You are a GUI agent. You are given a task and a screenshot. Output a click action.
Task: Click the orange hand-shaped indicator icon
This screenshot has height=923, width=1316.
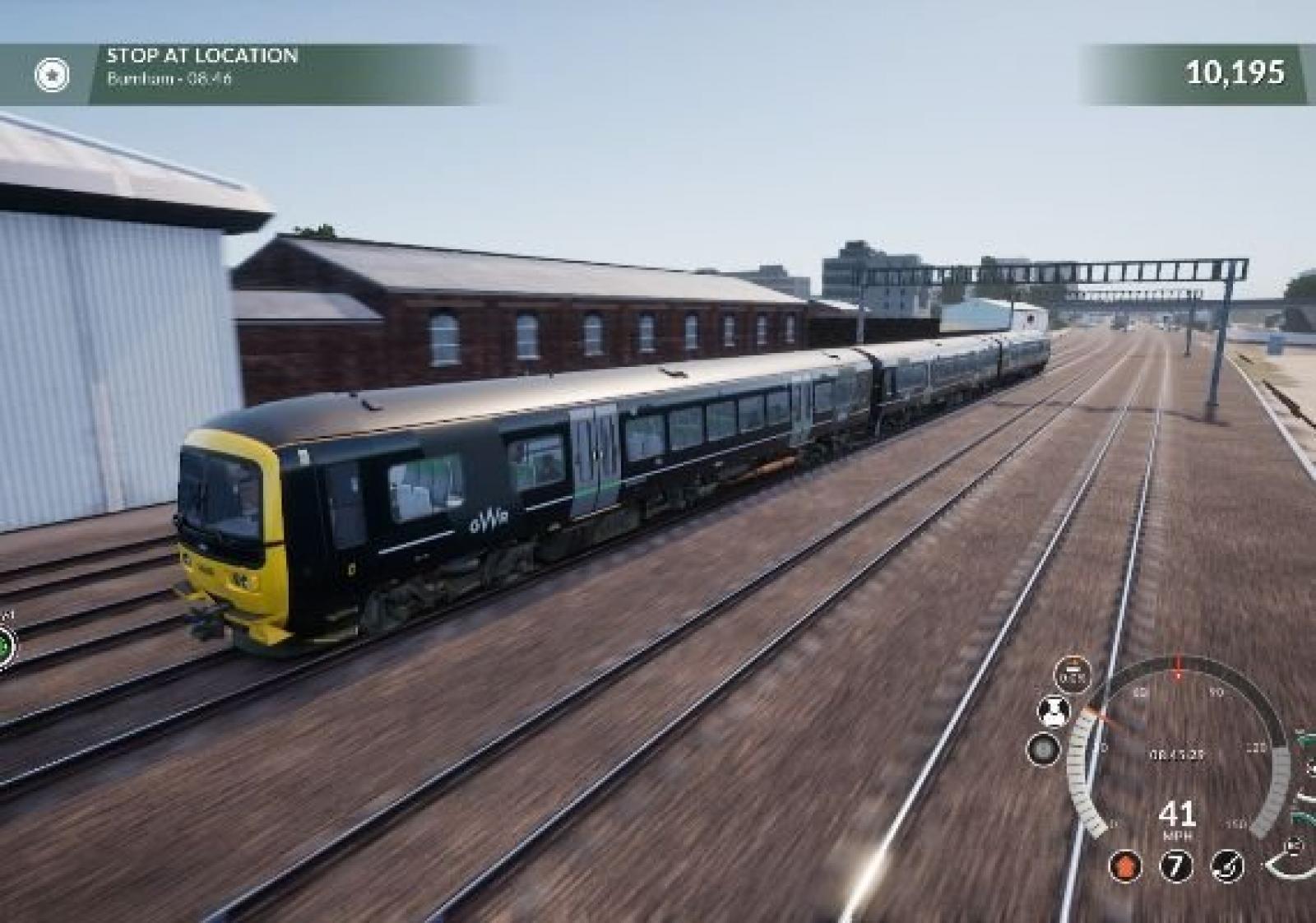(1125, 866)
